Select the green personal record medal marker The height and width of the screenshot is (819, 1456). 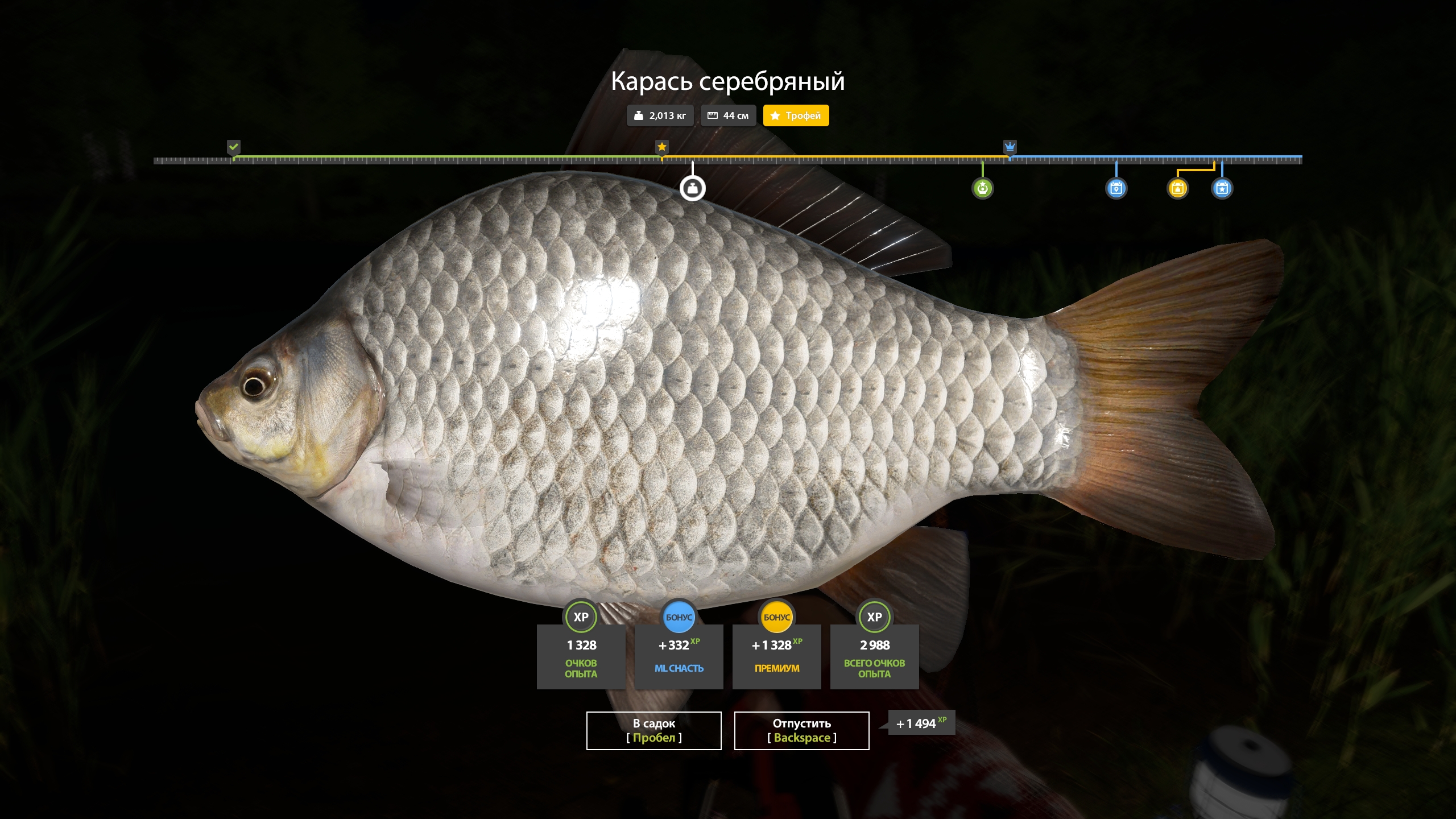pyautogui.click(x=982, y=188)
